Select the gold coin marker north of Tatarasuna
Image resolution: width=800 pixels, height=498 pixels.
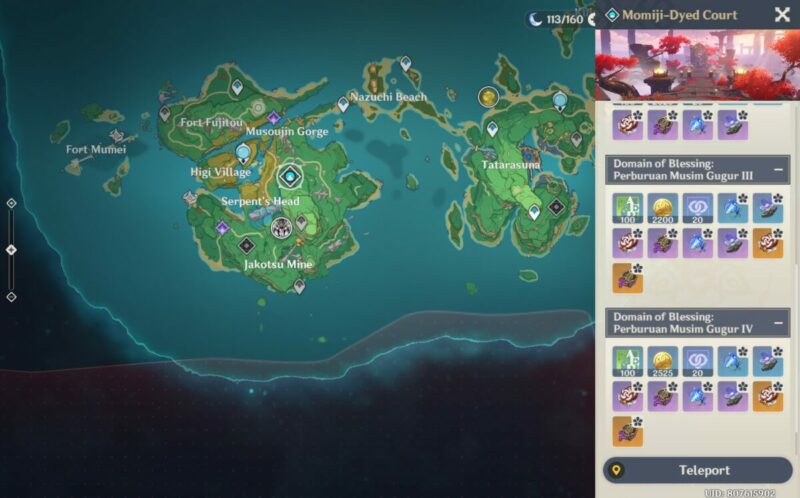(x=488, y=96)
